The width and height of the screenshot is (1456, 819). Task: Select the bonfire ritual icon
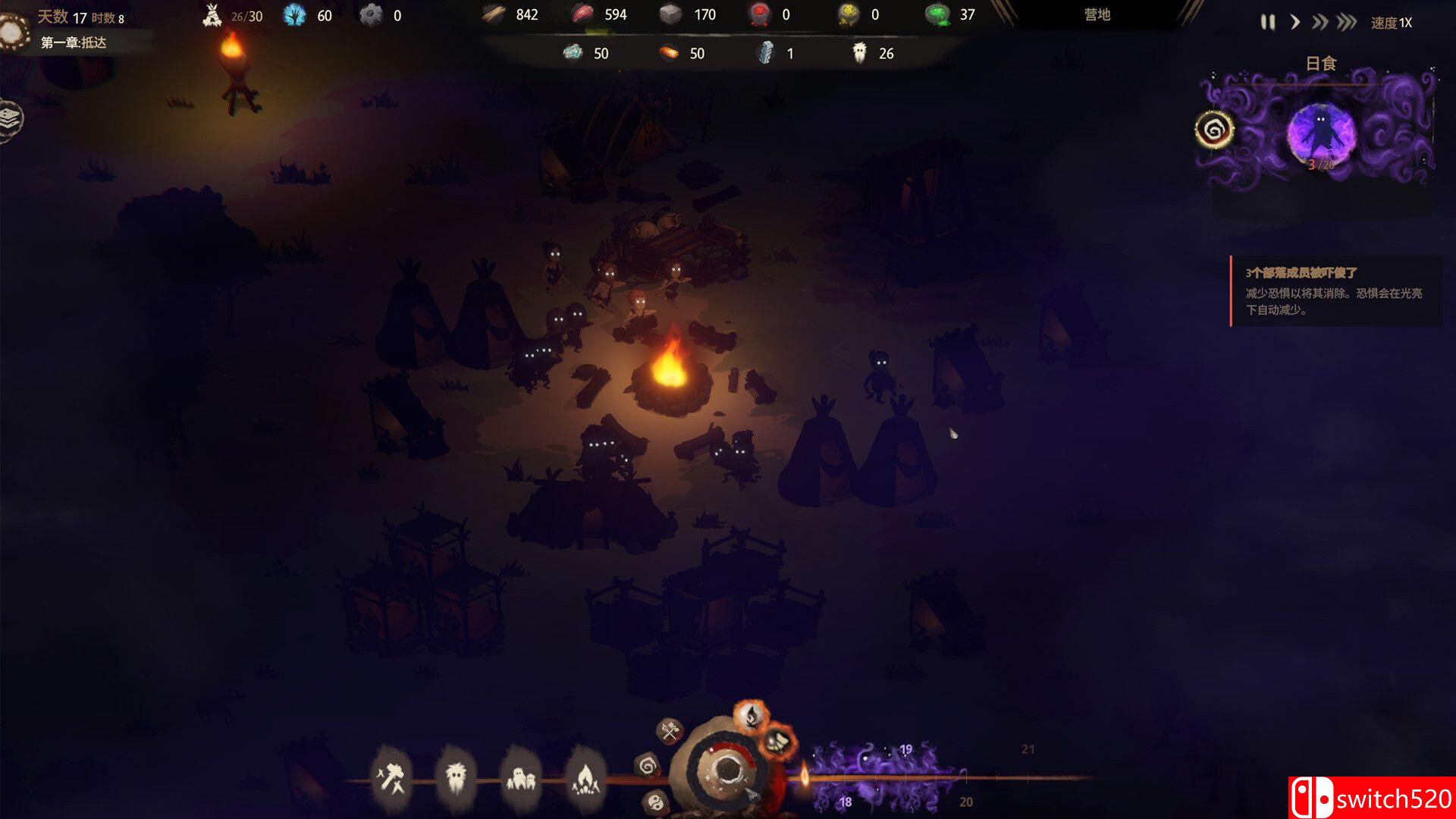584,778
